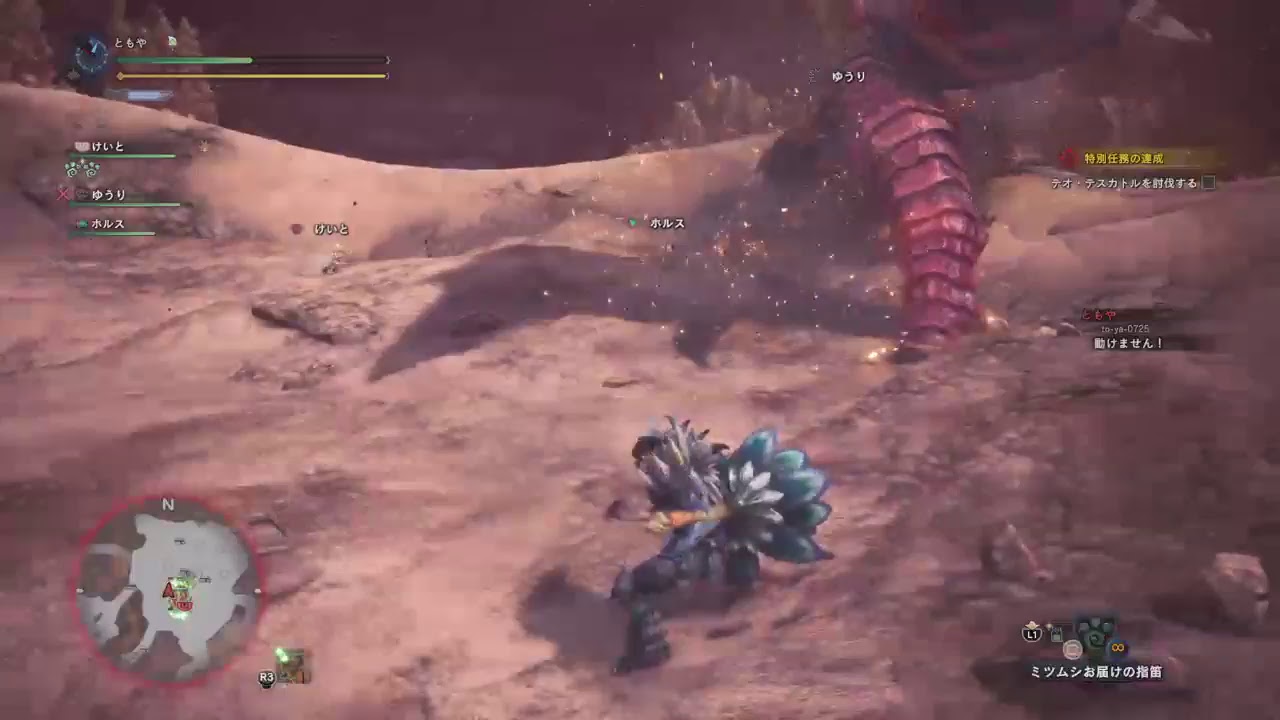Toggle the Palico paw status icons under けいと
This screenshot has height=720, width=1280.
[x=82, y=170]
